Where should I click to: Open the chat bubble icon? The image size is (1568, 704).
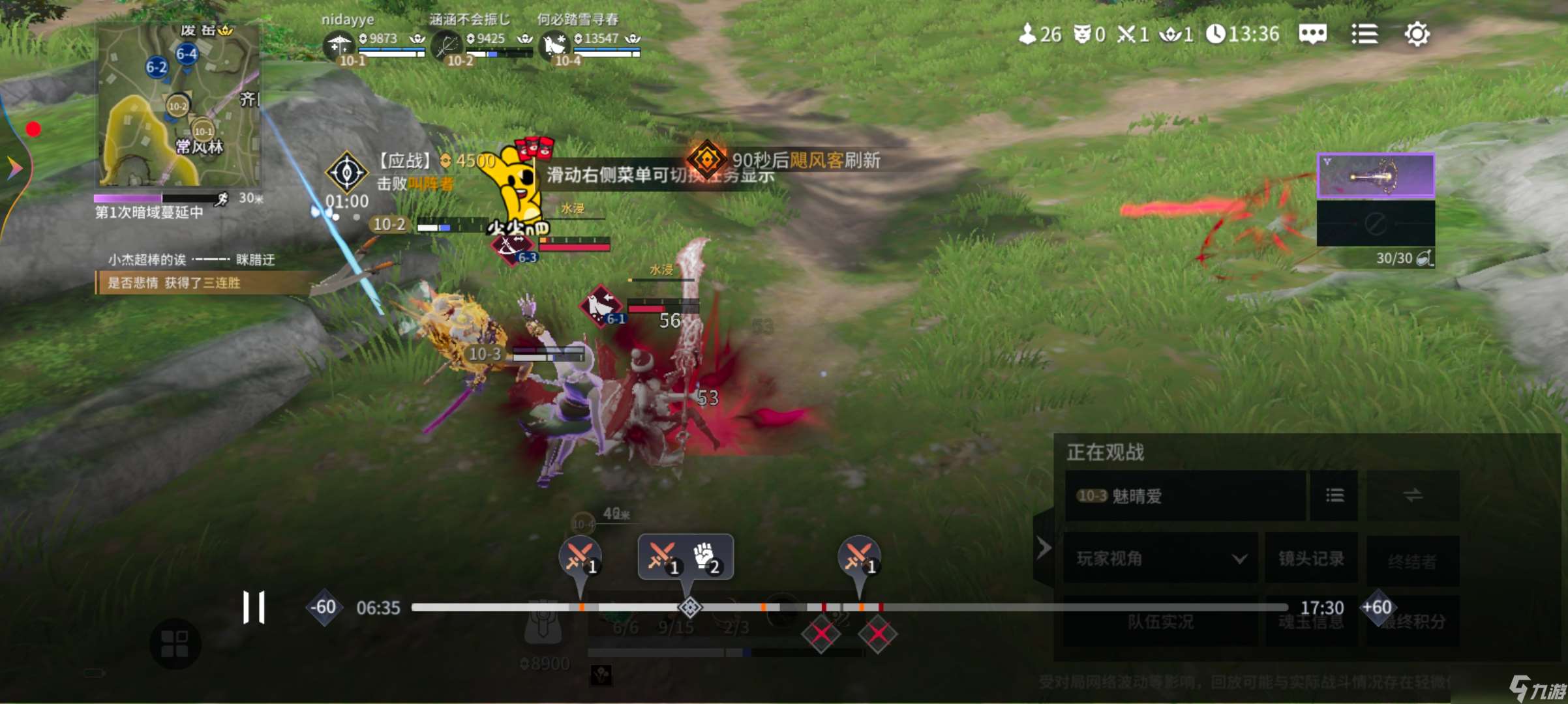click(x=1312, y=34)
